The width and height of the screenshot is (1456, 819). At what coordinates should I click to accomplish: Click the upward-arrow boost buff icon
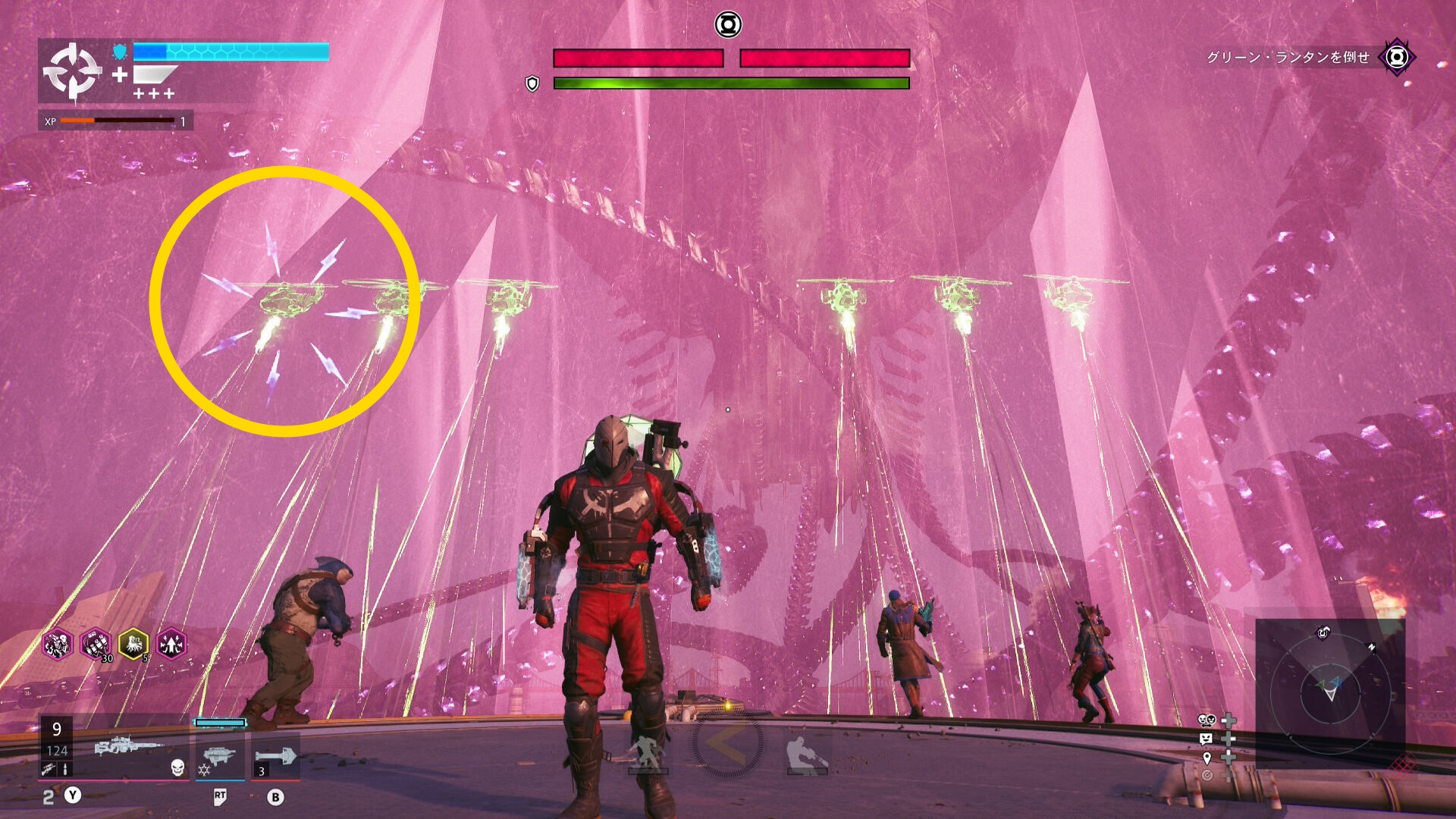171,645
